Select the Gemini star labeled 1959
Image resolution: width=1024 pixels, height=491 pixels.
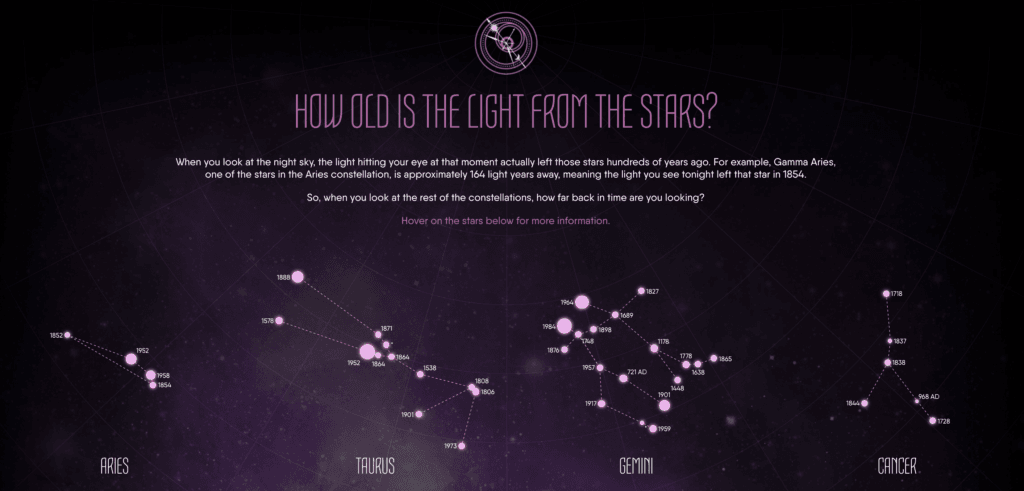pyautogui.click(x=653, y=429)
